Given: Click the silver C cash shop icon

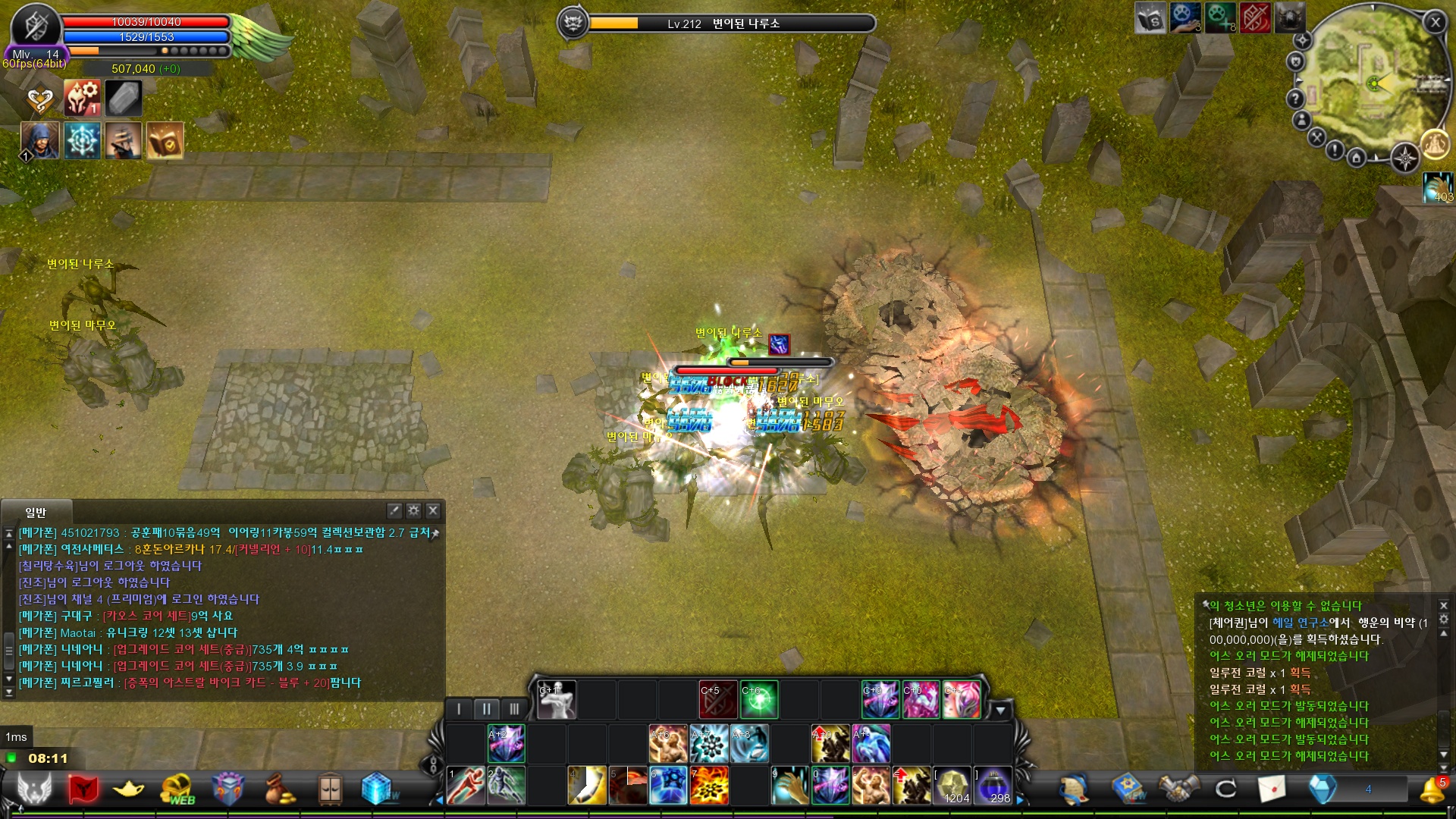Looking at the screenshot, I should [x=1225, y=786].
